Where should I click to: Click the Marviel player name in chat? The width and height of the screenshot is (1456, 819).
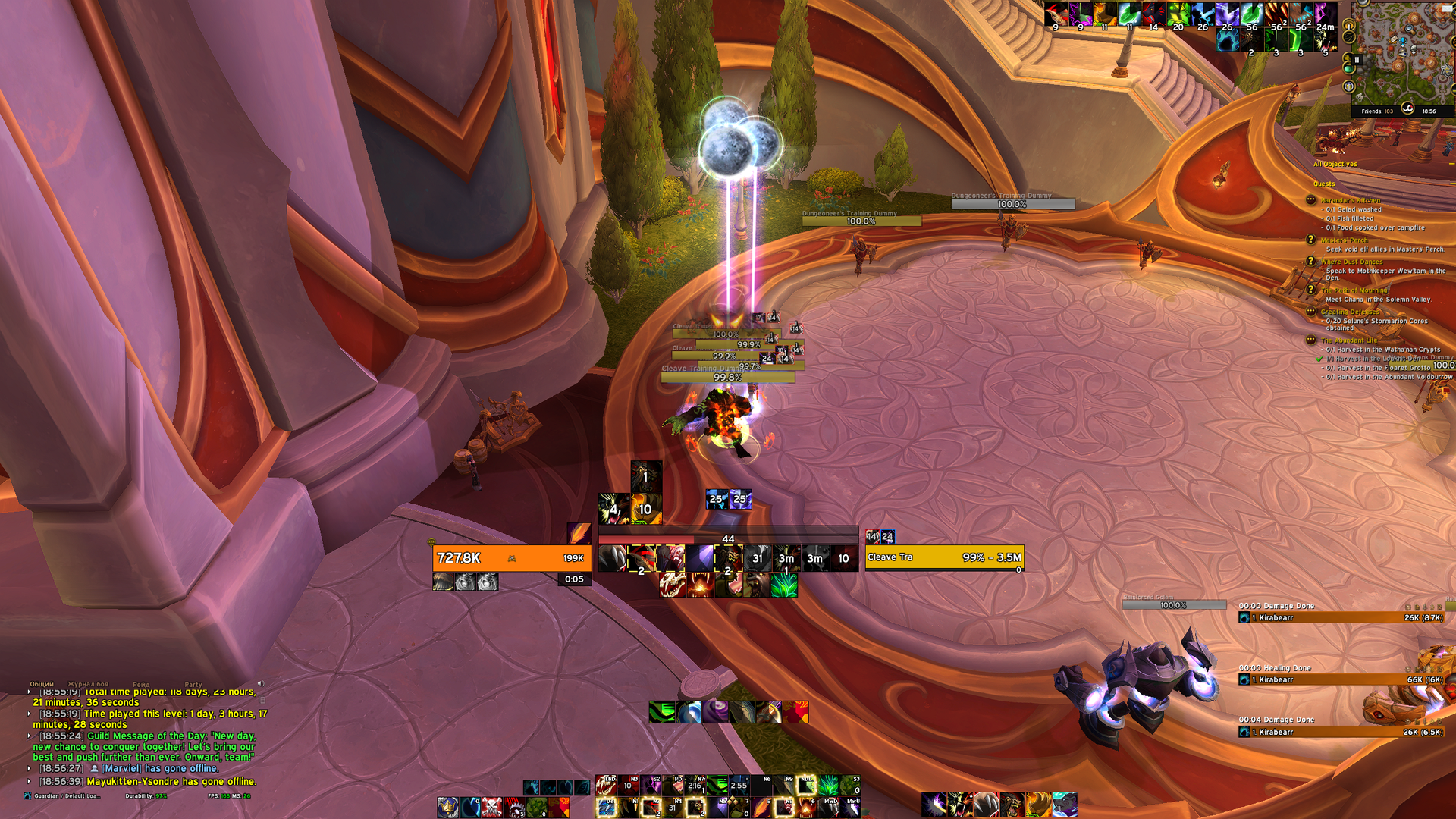coord(122,769)
